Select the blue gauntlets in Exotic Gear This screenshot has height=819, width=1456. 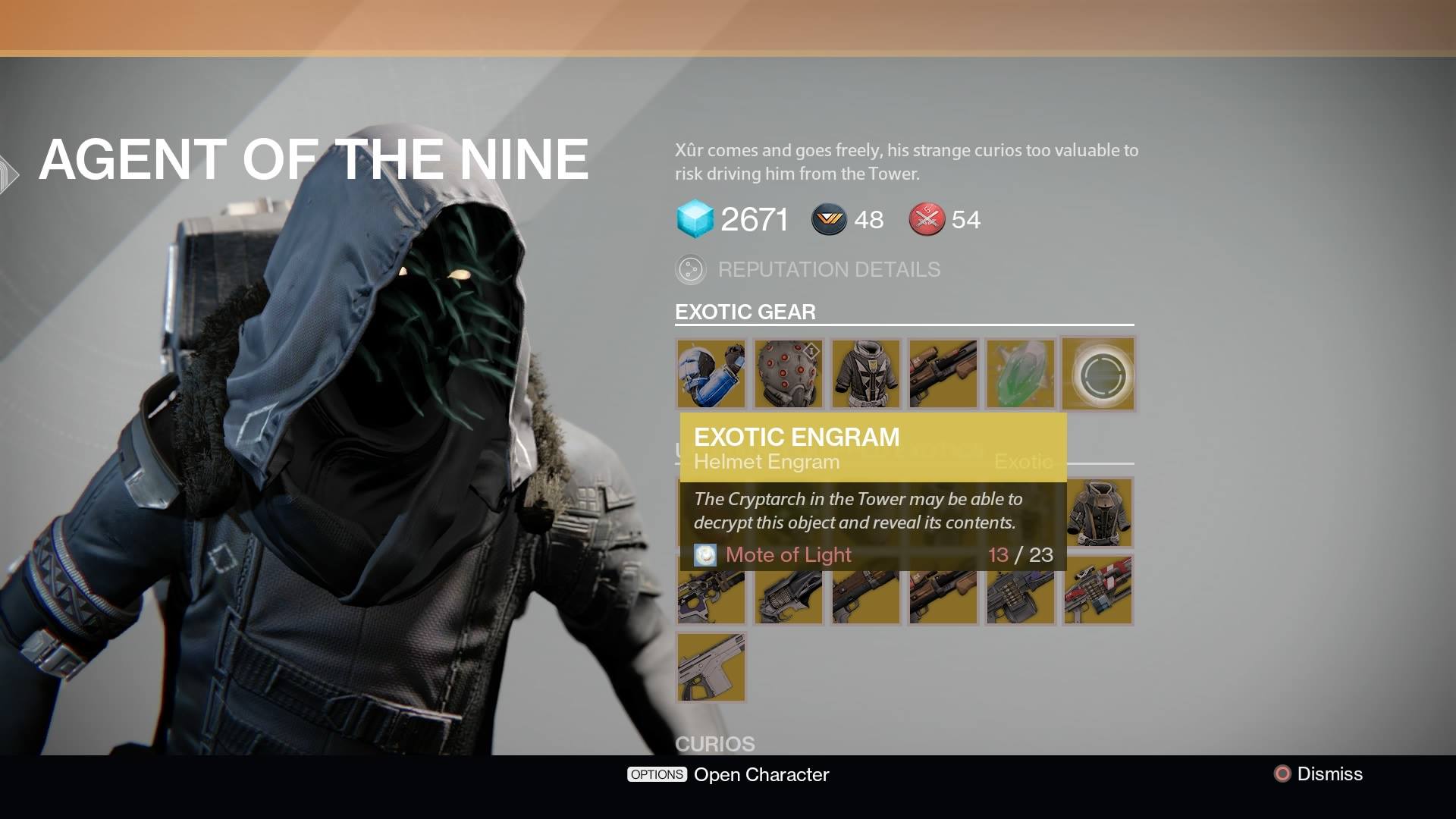[711, 374]
